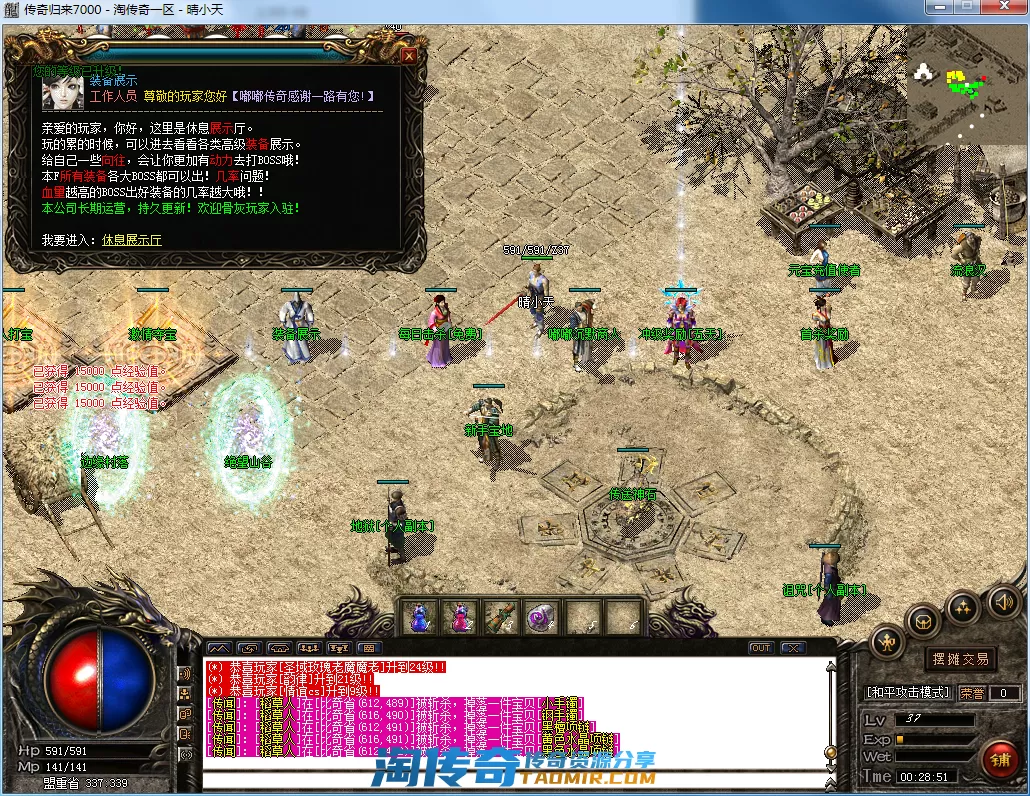Toggle sound with the speaker button

pyautogui.click(x=1003, y=601)
